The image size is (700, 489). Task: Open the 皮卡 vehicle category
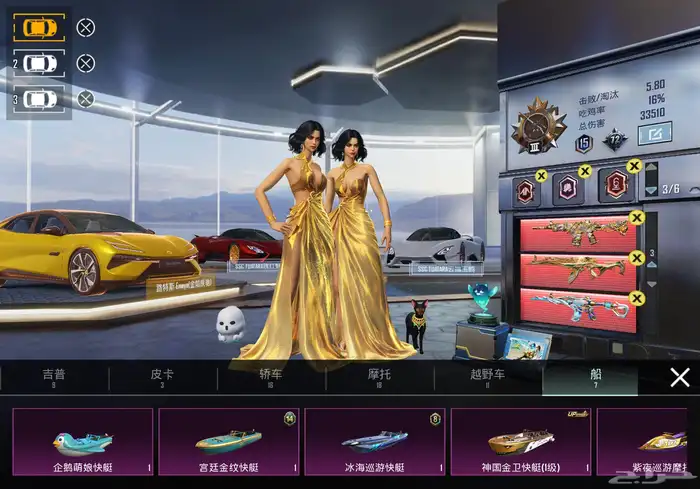[x=162, y=378]
